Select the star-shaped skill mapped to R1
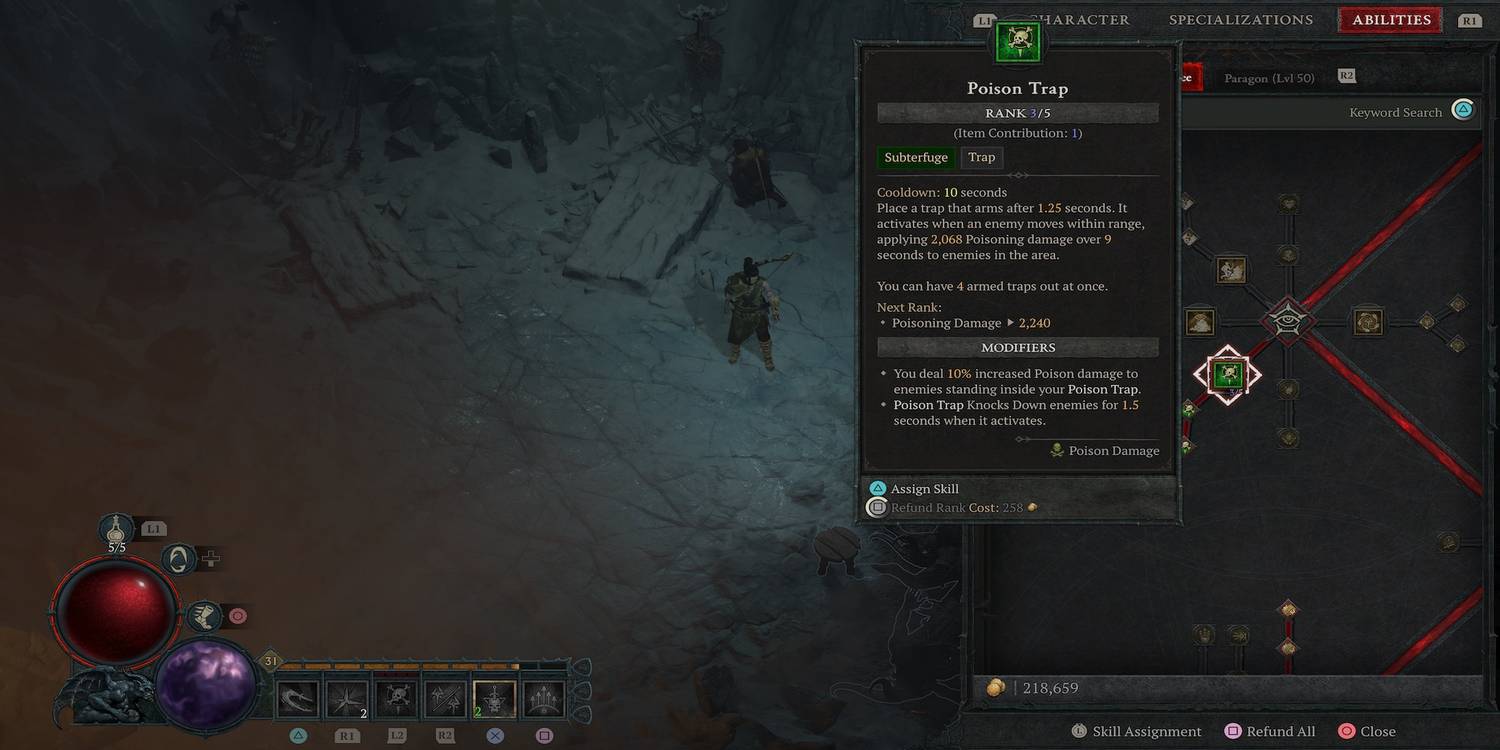Viewport: 1500px width, 750px height. pos(345,695)
